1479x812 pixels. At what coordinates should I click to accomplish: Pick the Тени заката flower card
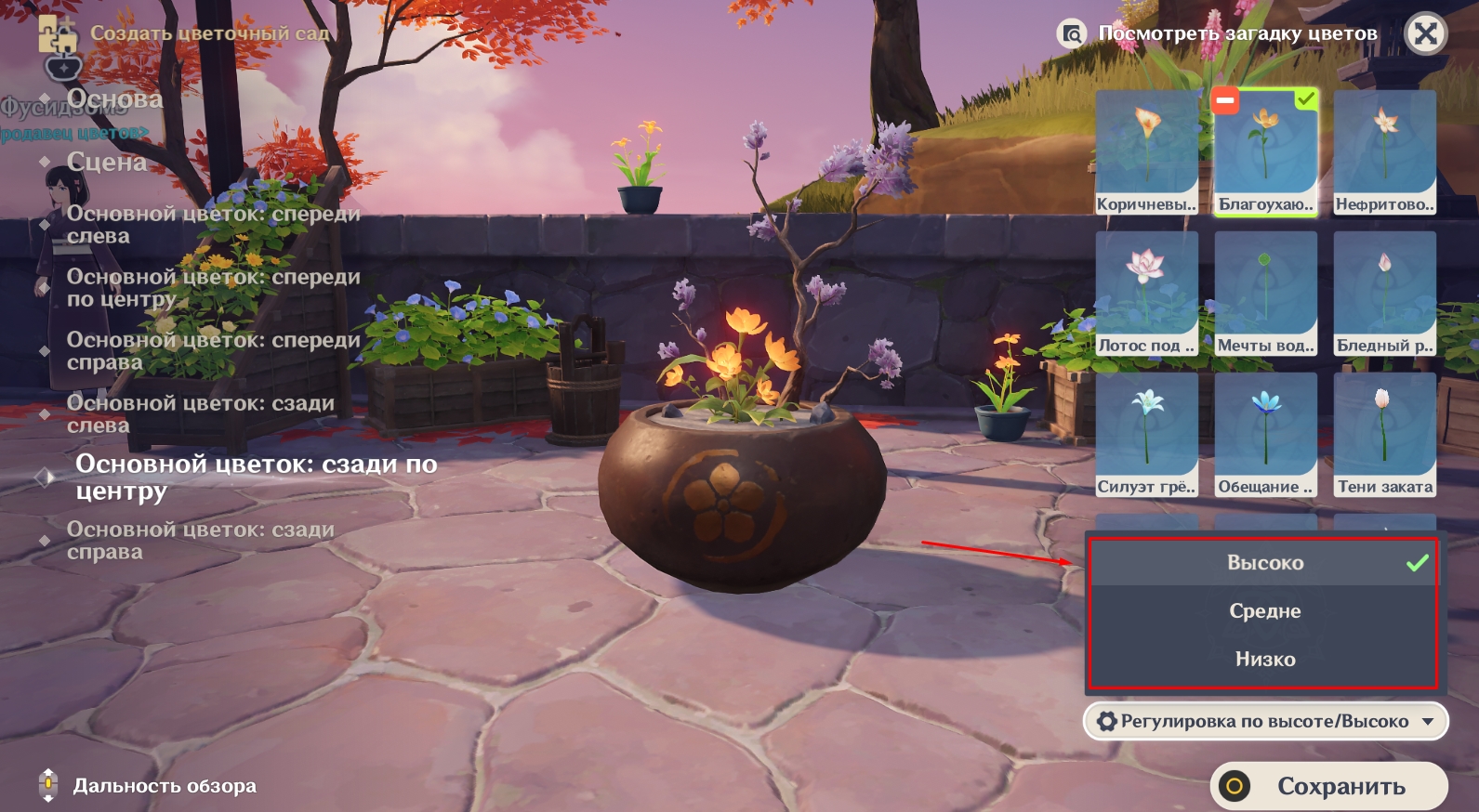click(1384, 435)
